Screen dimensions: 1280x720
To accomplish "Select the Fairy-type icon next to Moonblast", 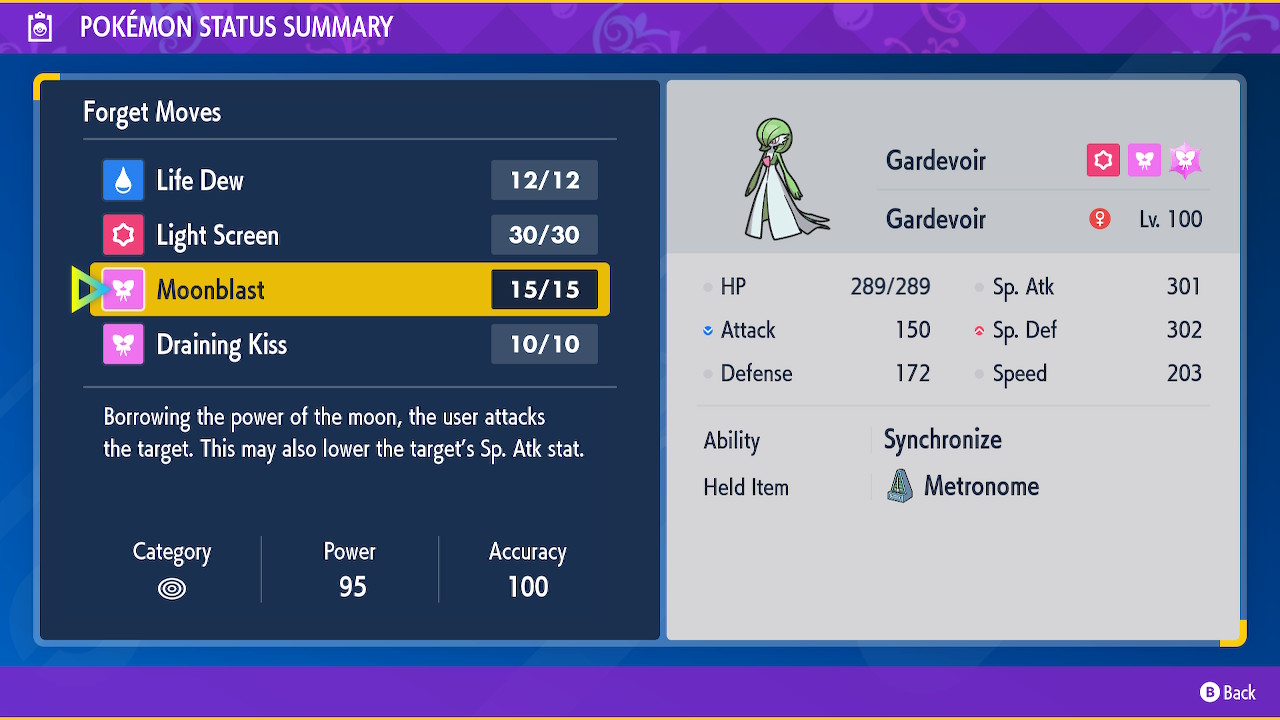I will 123,289.
